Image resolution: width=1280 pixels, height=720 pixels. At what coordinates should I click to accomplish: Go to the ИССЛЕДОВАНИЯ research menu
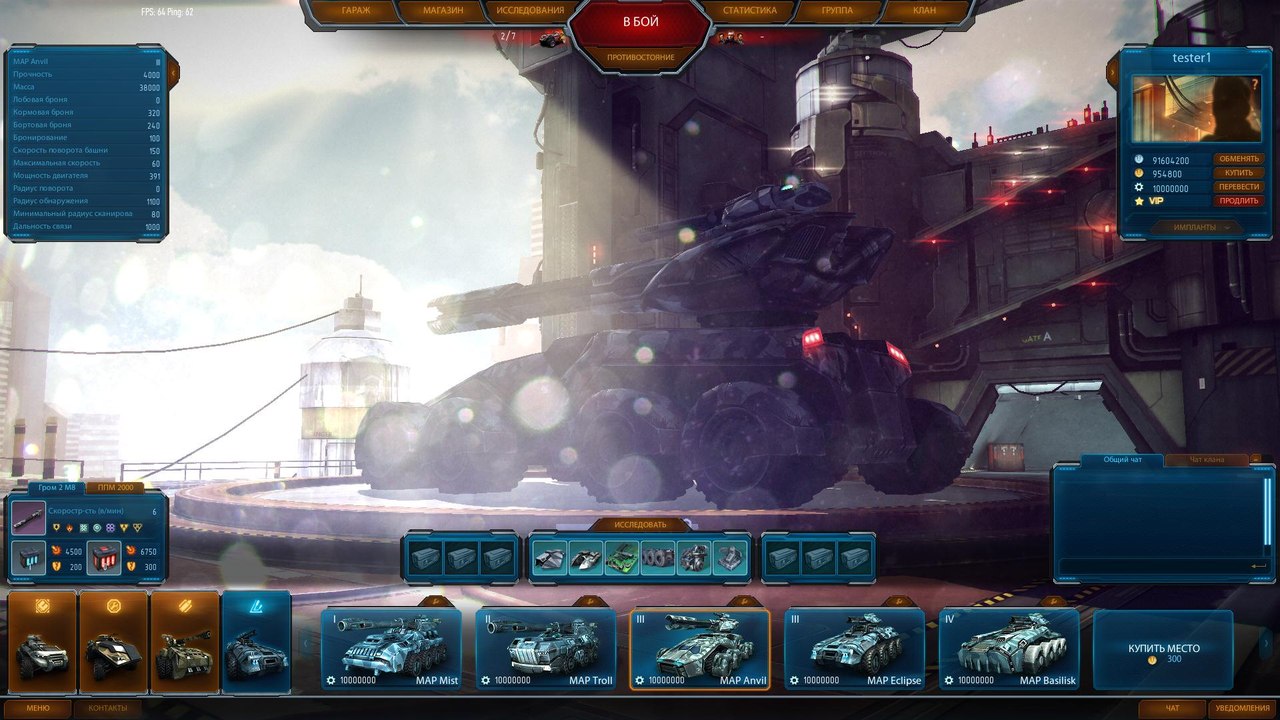(530, 11)
